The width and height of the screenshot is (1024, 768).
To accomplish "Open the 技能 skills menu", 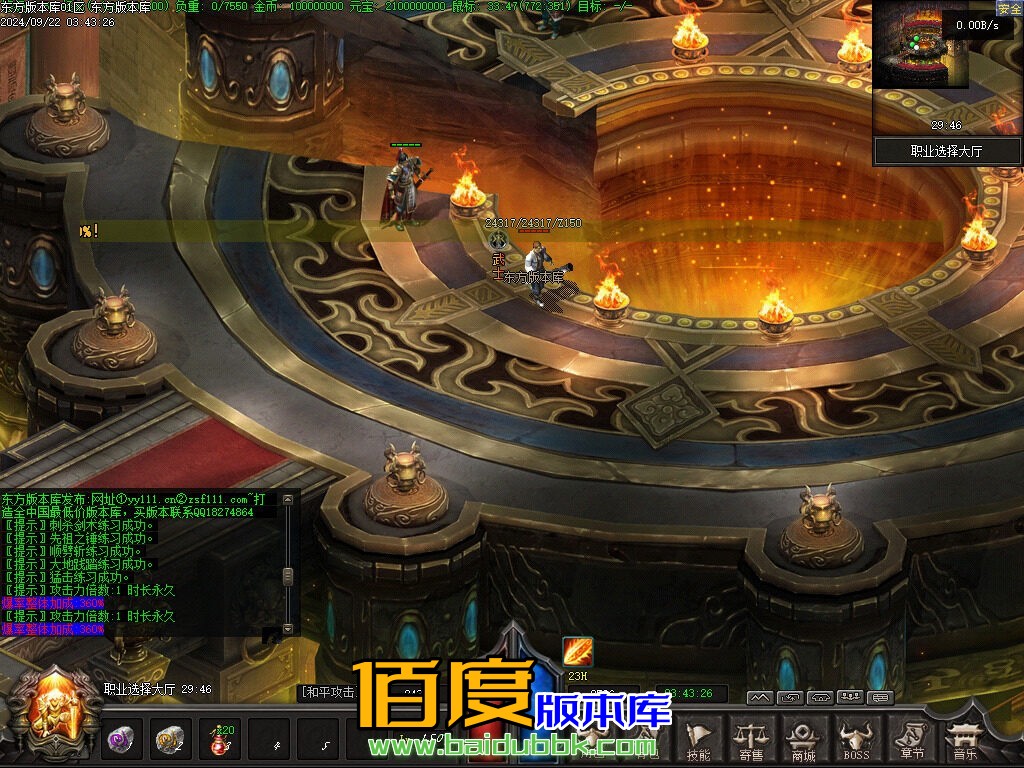I will click(699, 739).
